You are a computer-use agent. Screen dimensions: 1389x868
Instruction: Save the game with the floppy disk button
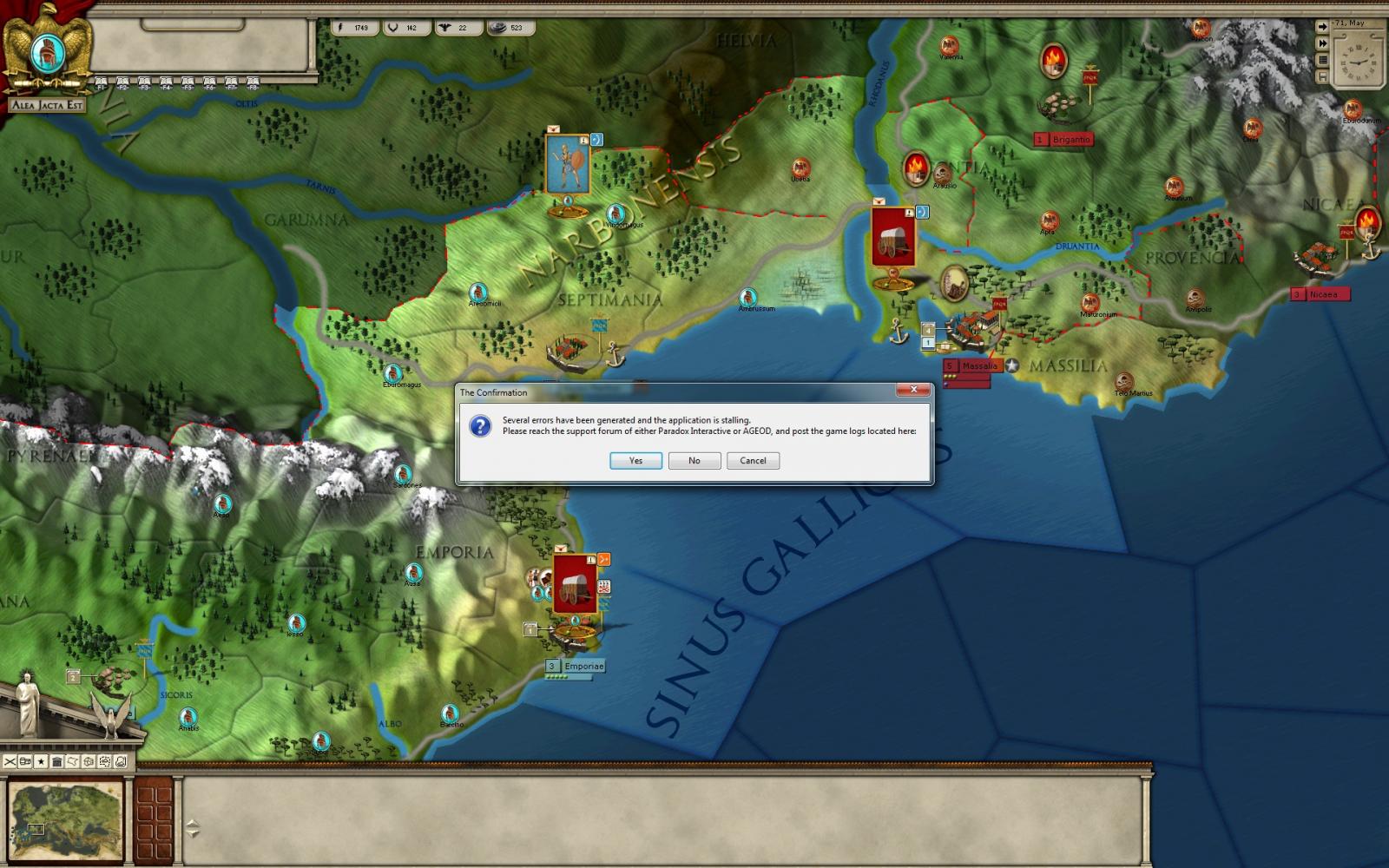[x=1322, y=77]
